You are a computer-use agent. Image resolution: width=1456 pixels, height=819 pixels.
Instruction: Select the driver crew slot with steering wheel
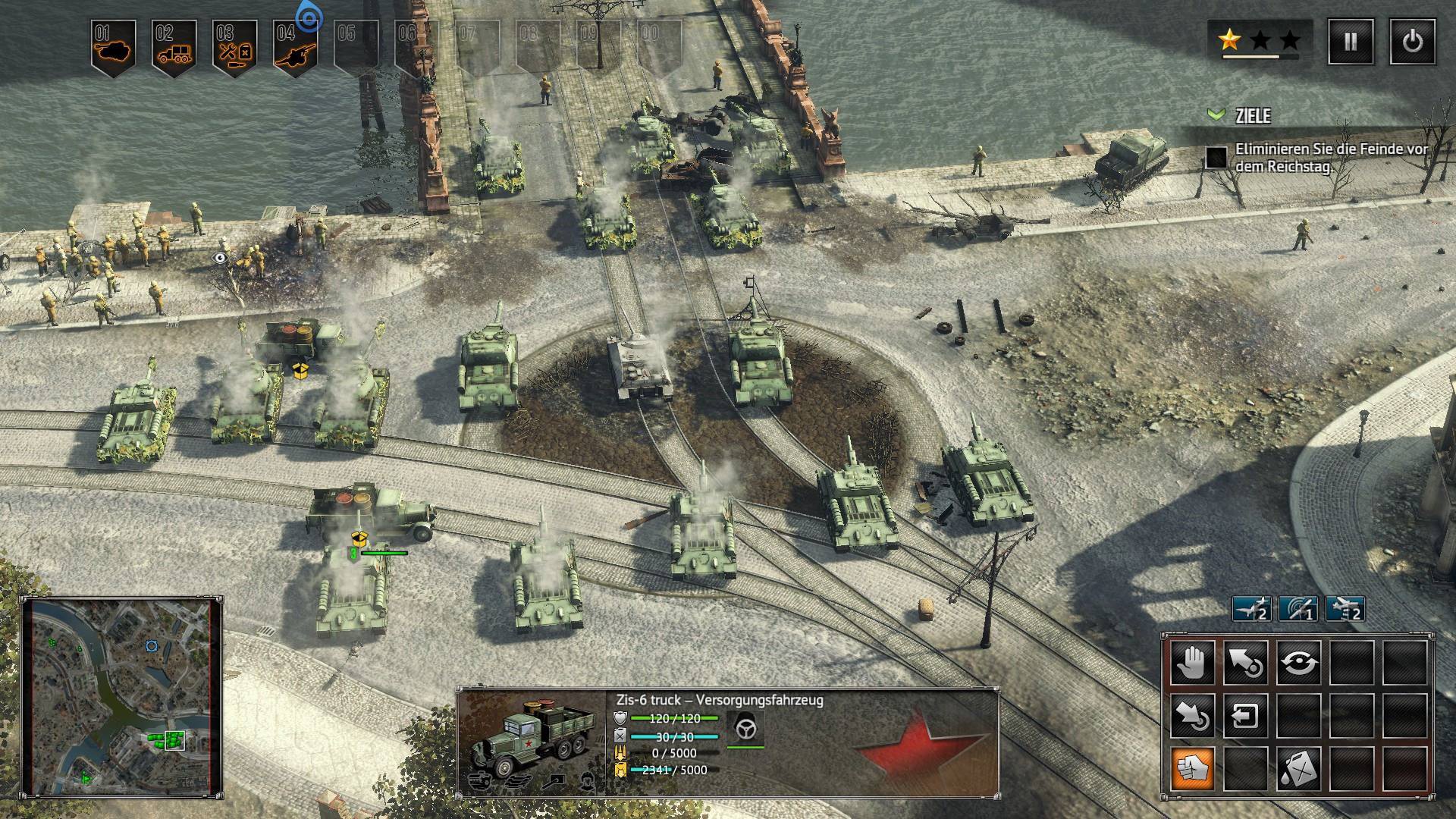(x=745, y=730)
